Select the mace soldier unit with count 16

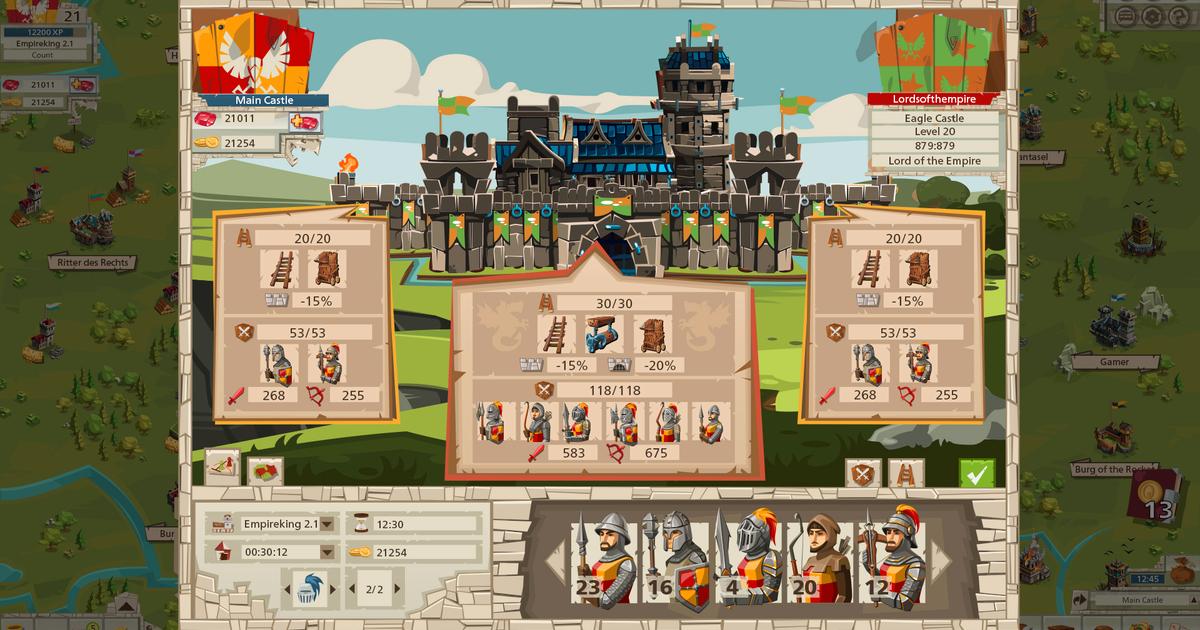674,560
